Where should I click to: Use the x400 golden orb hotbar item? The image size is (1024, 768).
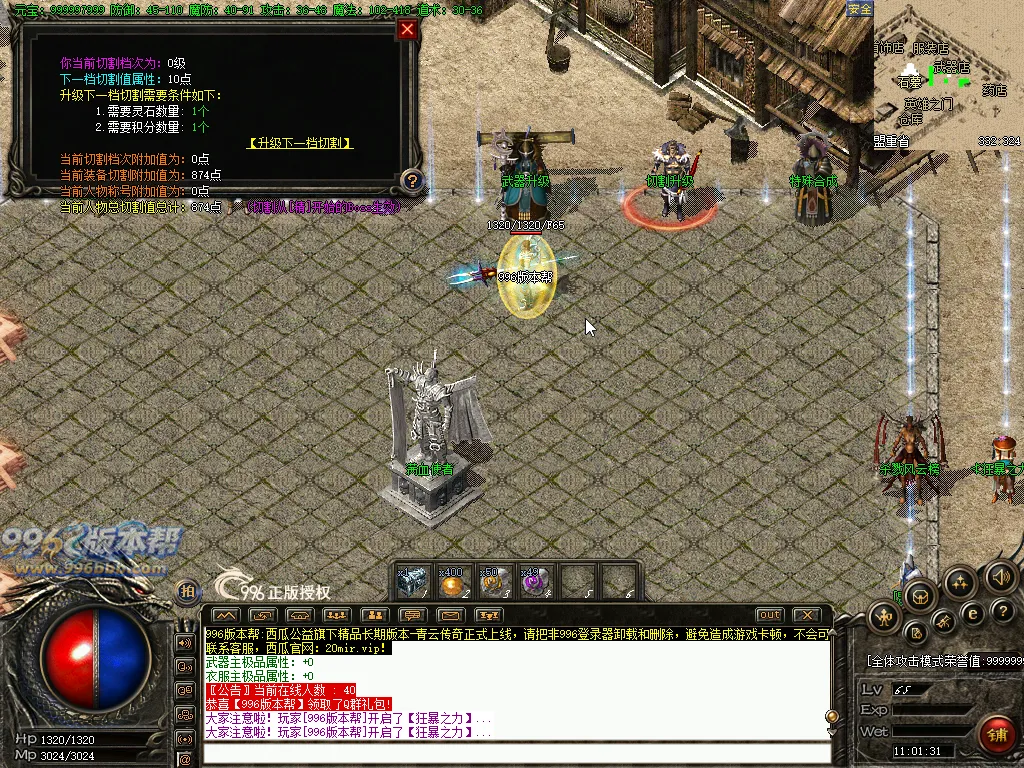[x=452, y=582]
